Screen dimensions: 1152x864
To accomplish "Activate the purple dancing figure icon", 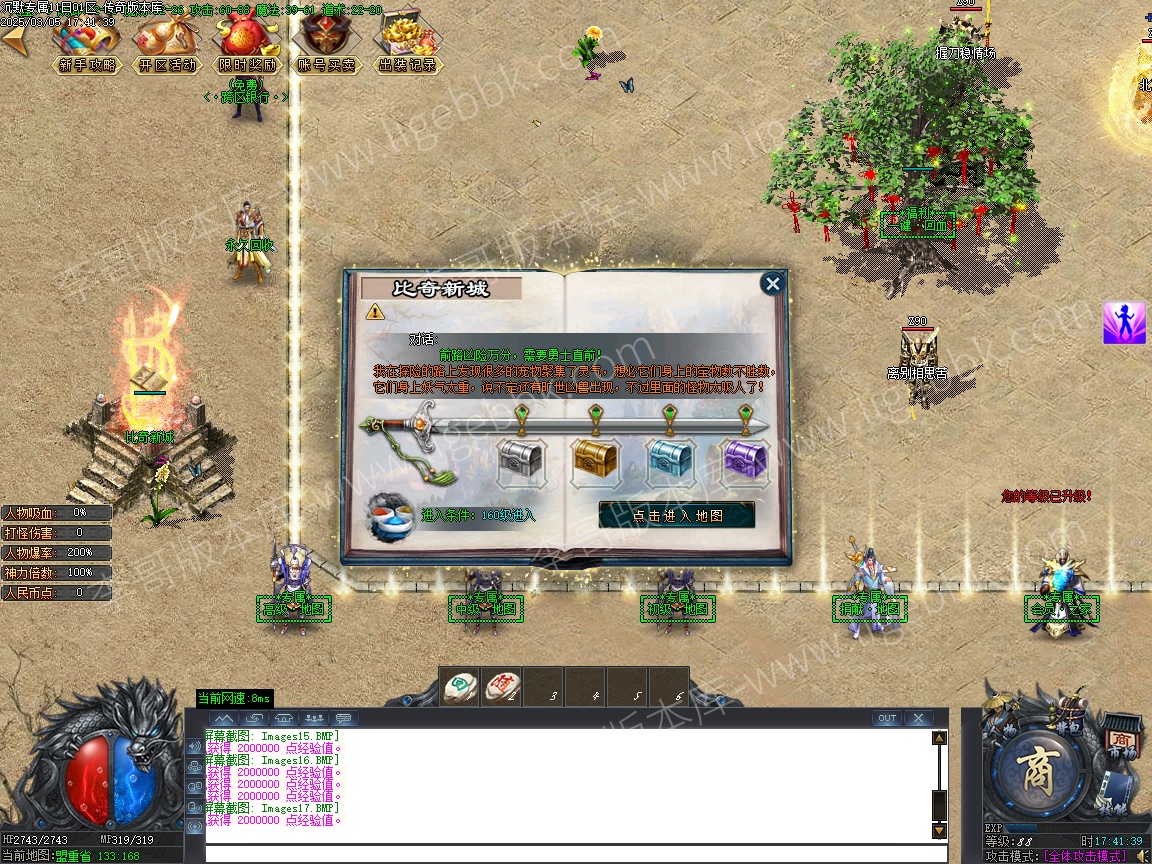I will point(1124,323).
